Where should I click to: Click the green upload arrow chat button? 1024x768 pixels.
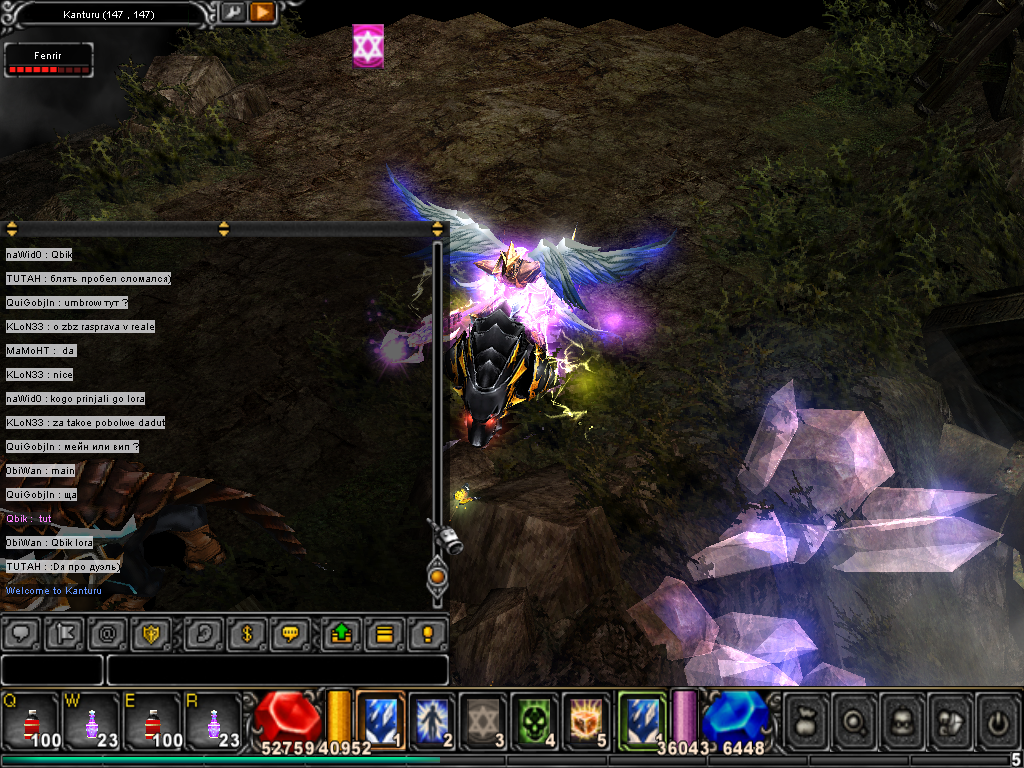(x=340, y=634)
